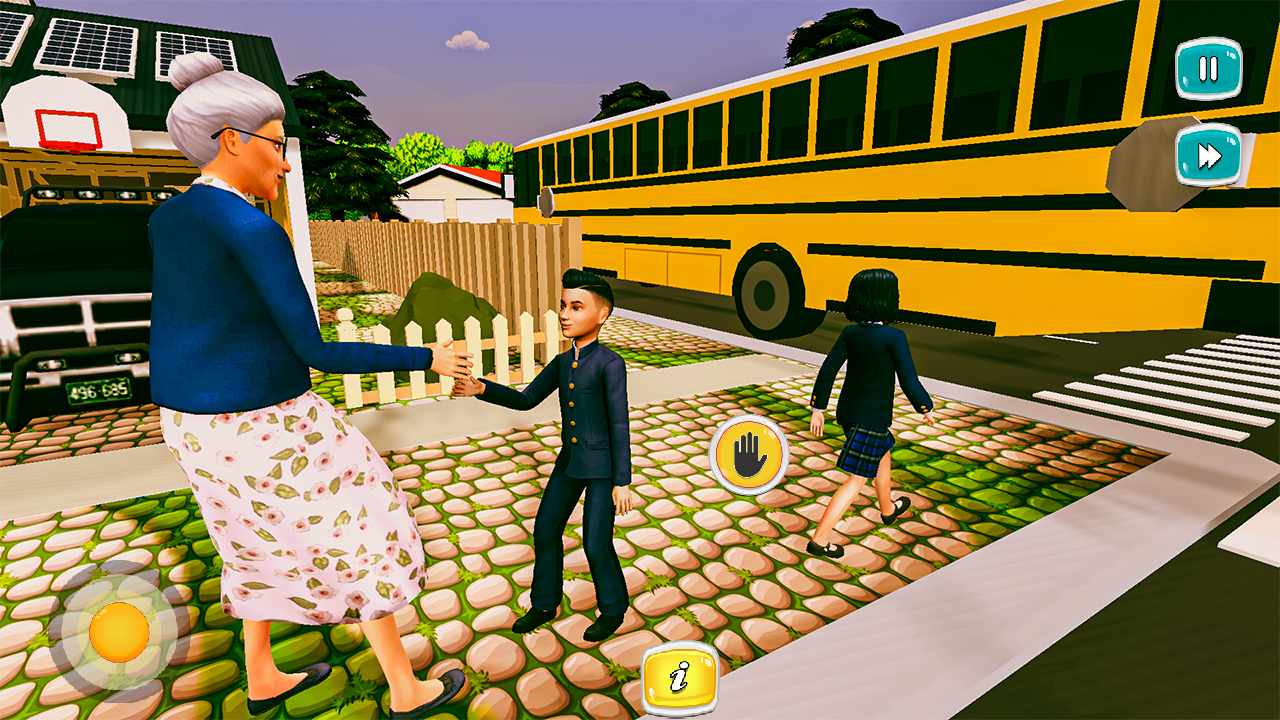Select the double-arrow speed-up icon
The height and width of the screenshot is (720, 1280).
click(1207, 155)
